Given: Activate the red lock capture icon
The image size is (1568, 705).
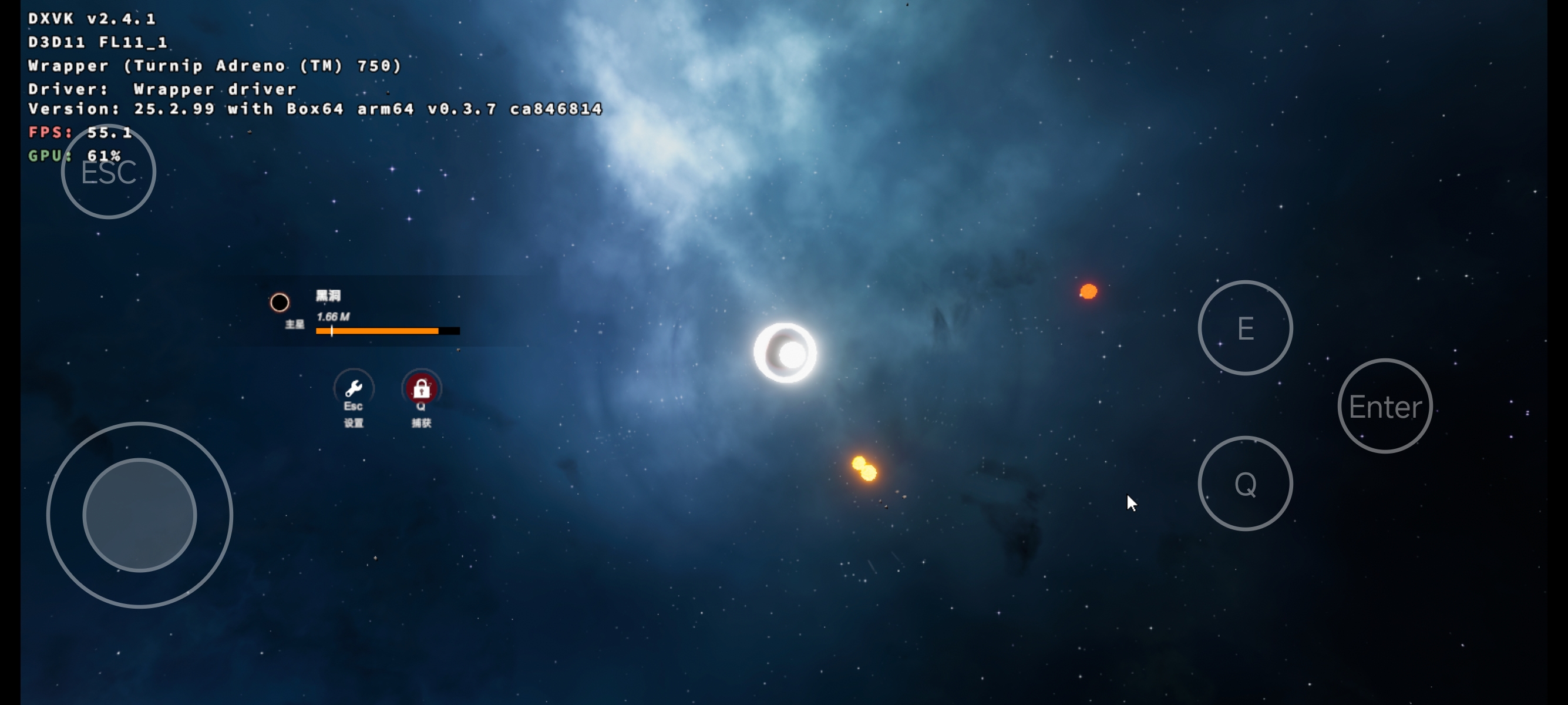Looking at the screenshot, I should [x=421, y=388].
